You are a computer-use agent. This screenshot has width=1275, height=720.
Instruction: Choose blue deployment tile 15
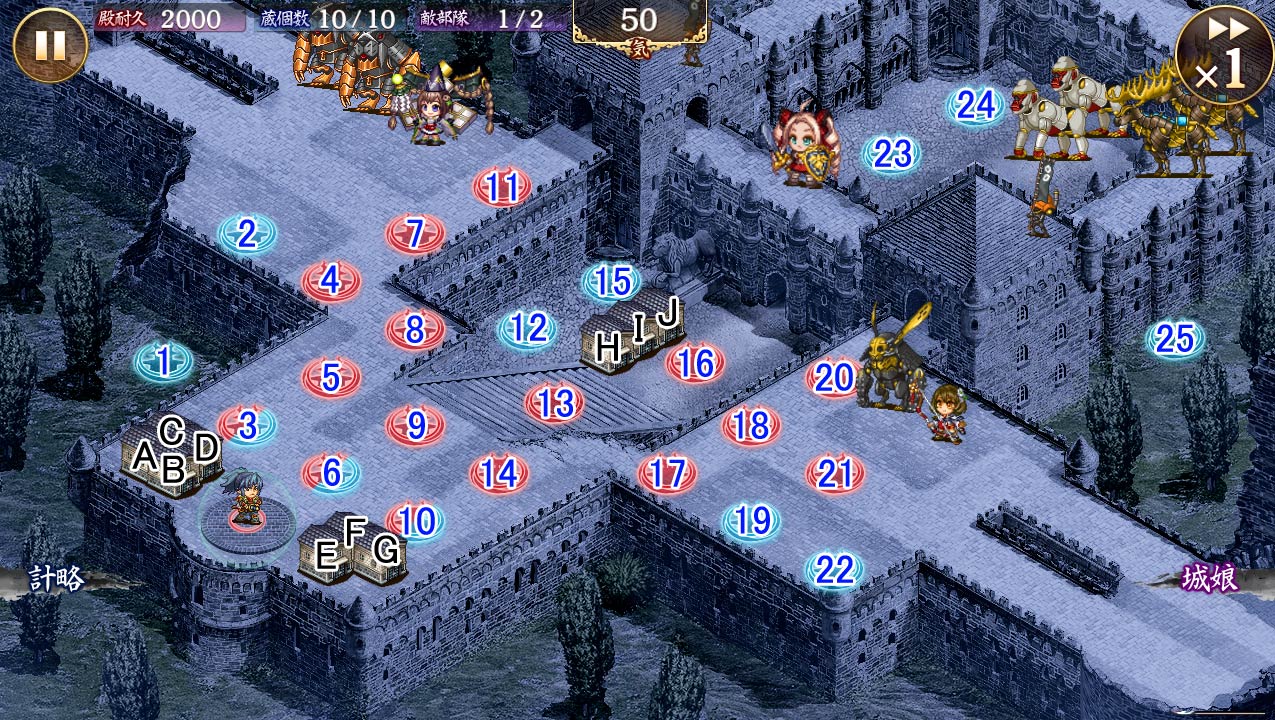point(611,283)
